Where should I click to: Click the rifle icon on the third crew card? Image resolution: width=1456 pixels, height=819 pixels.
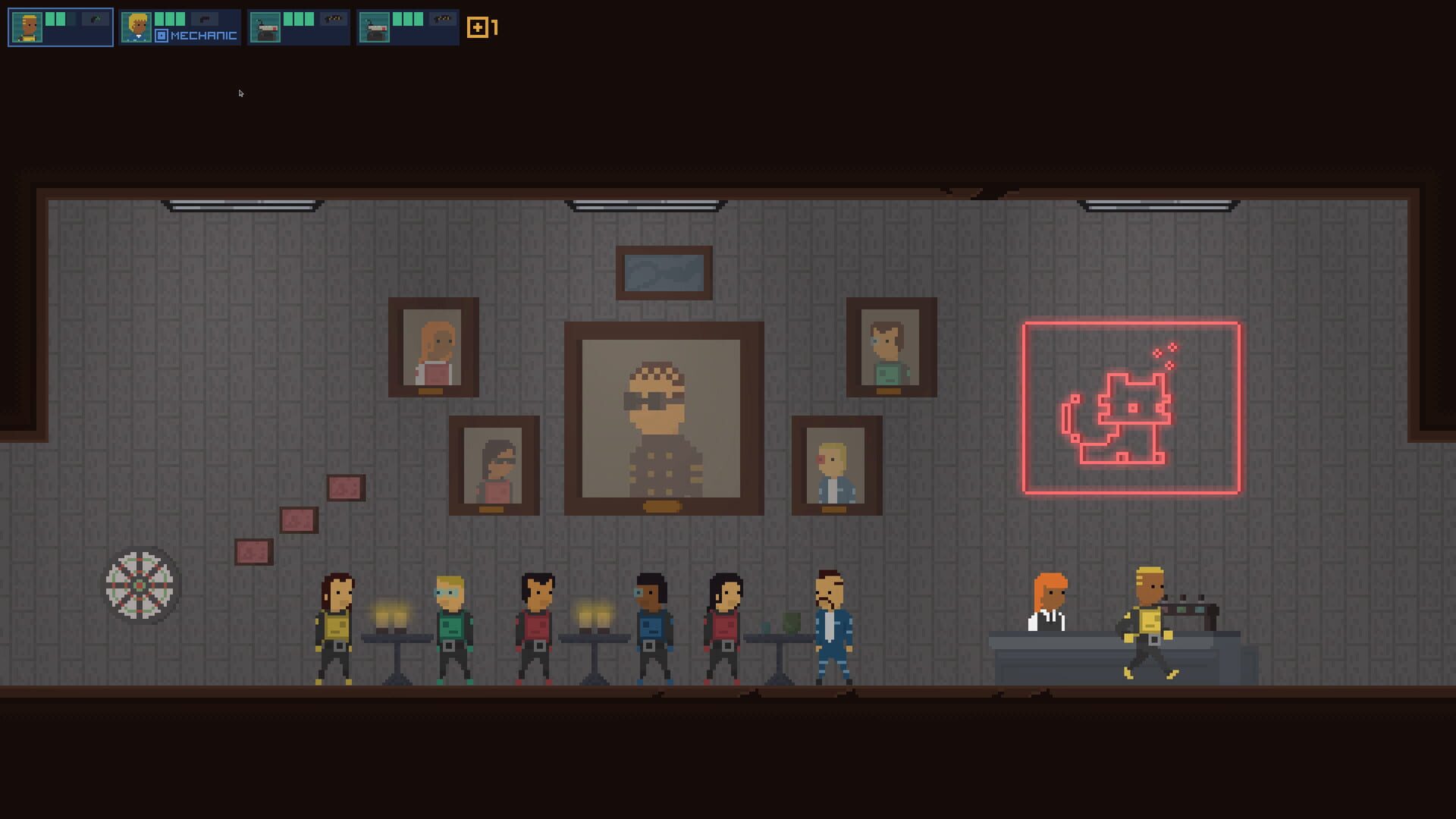(332, 20)
